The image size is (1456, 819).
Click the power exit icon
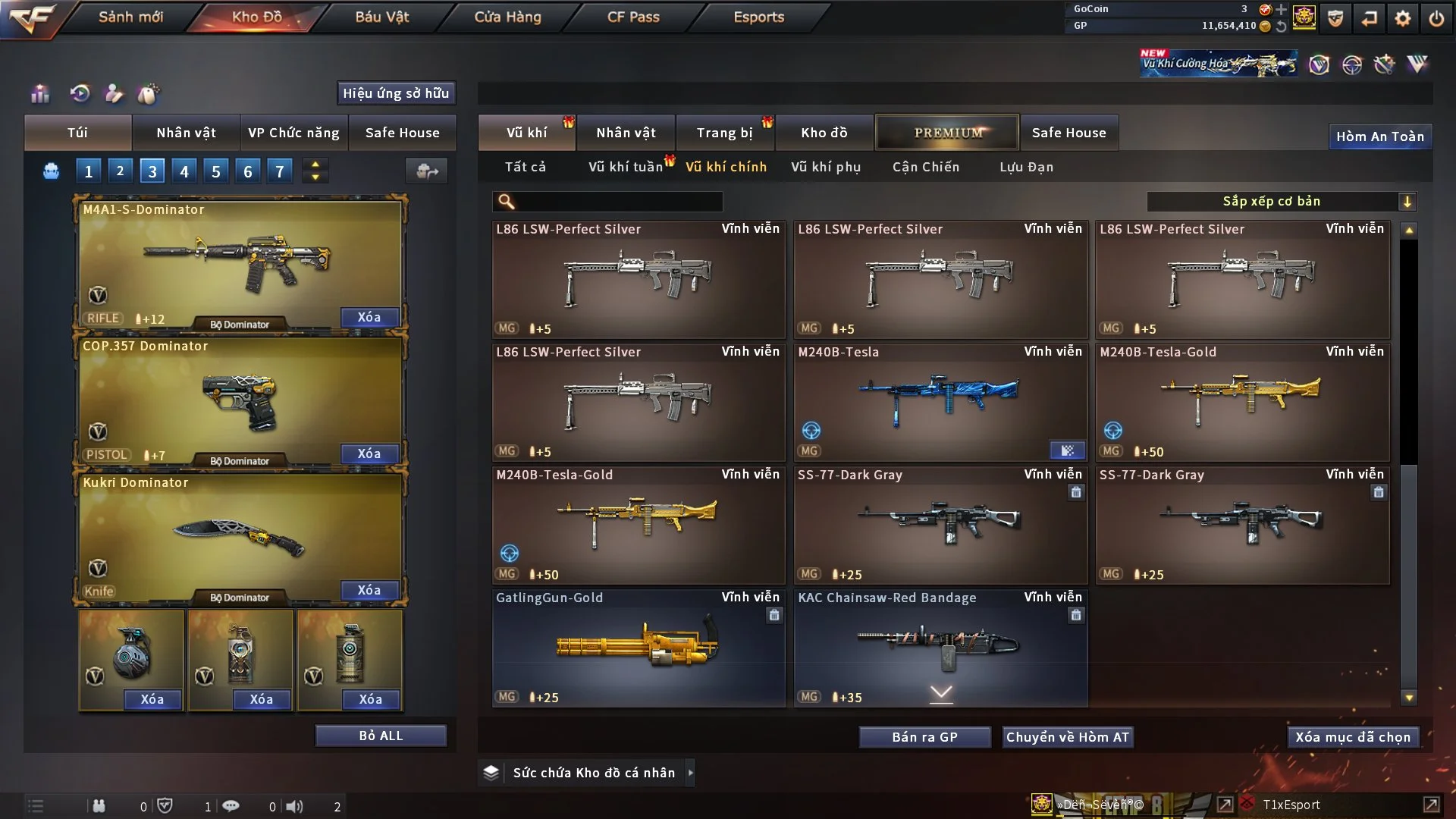point(1436,18)
